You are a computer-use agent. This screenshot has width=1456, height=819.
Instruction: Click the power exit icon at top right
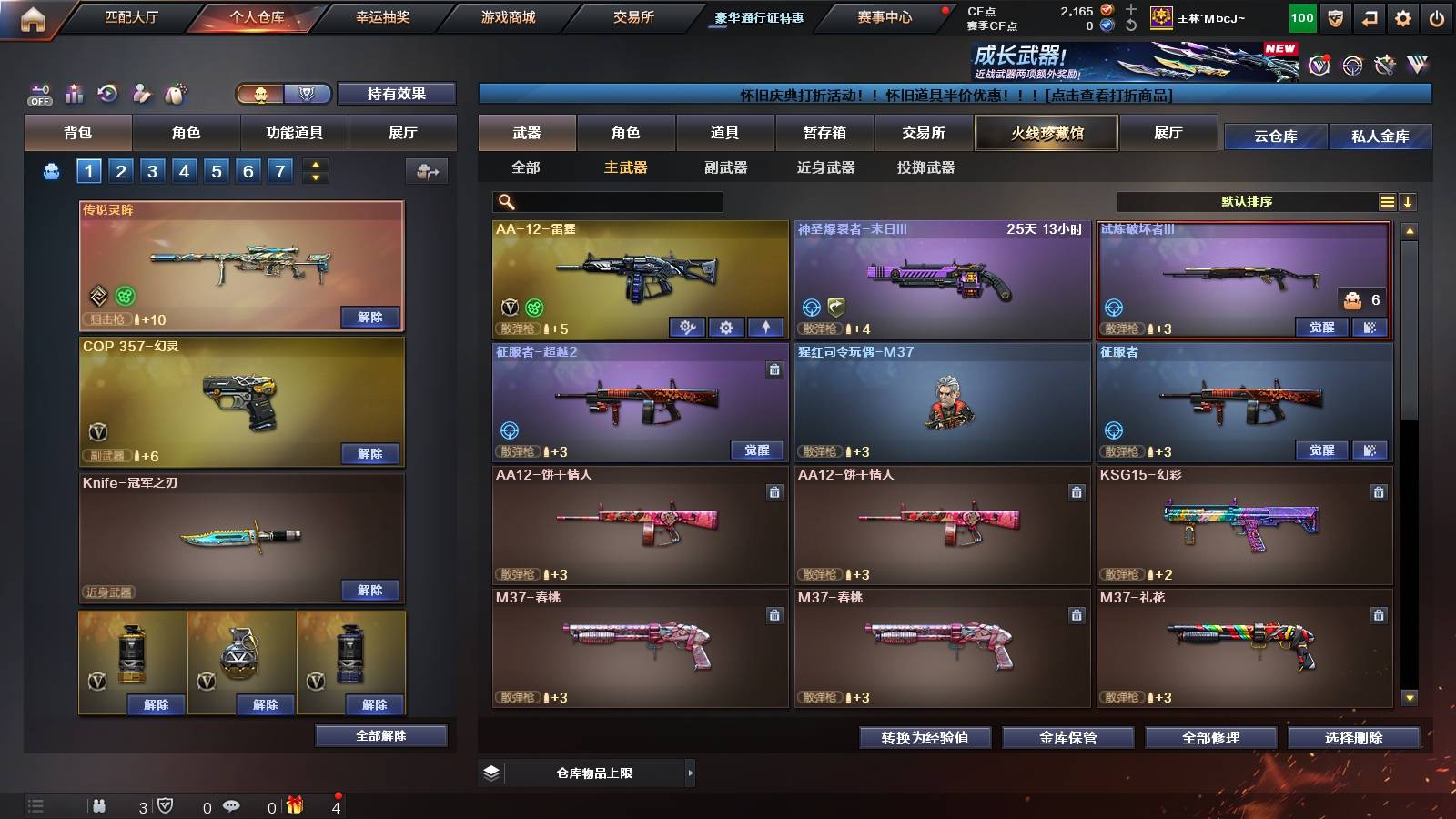click(x=1438, y=15)
